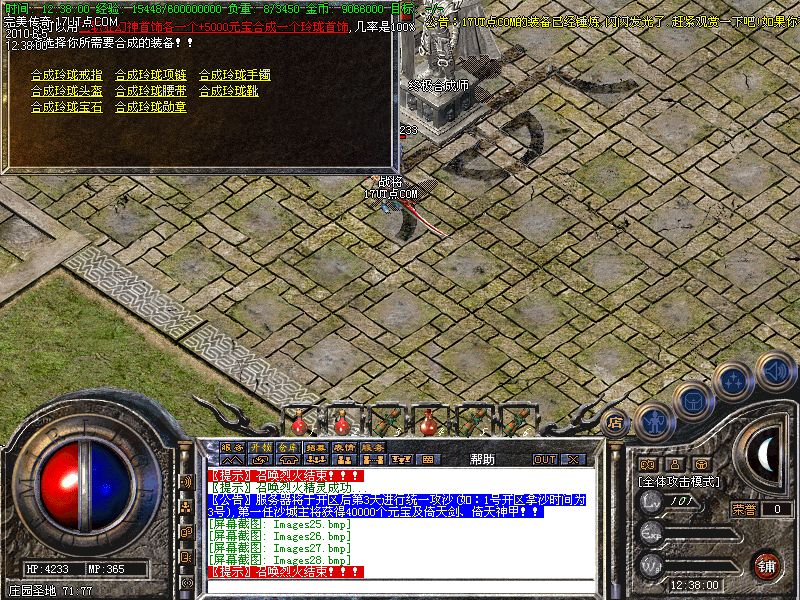Image resolution: width=800 pixels, height=600 pixels.
Task: Open the 店 shop button
Action: pos(617,422)
